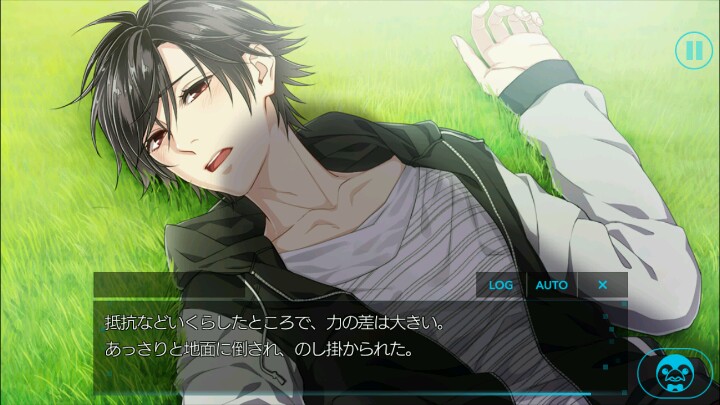720x405 pixels.
Task: Toggle AUTO text advance
Action: pos(551,285)
